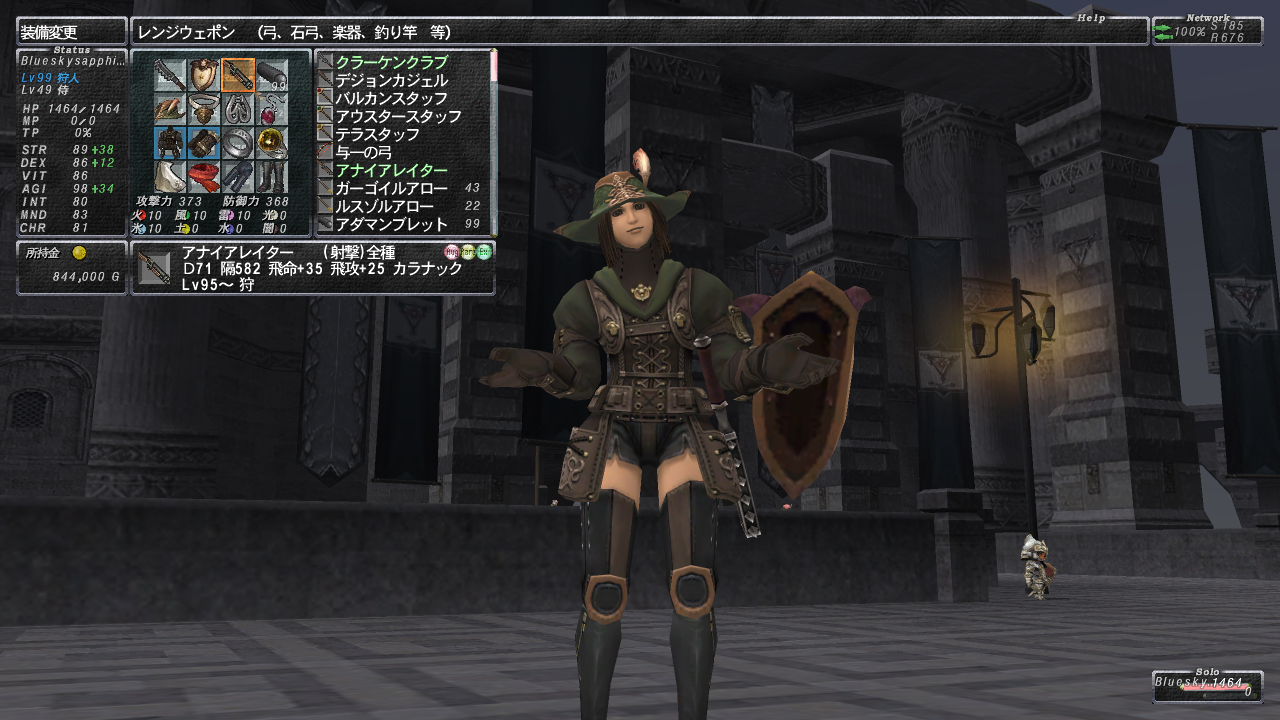Screen dimensions: 1280x720
Task: Select the red gem earring slot
Action: click(x=271, y=109)
